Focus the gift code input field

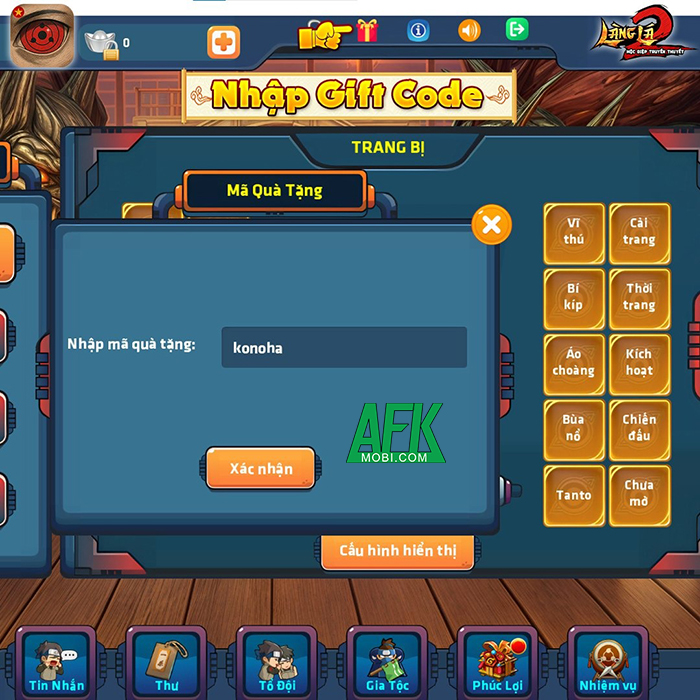click(344, 348)
